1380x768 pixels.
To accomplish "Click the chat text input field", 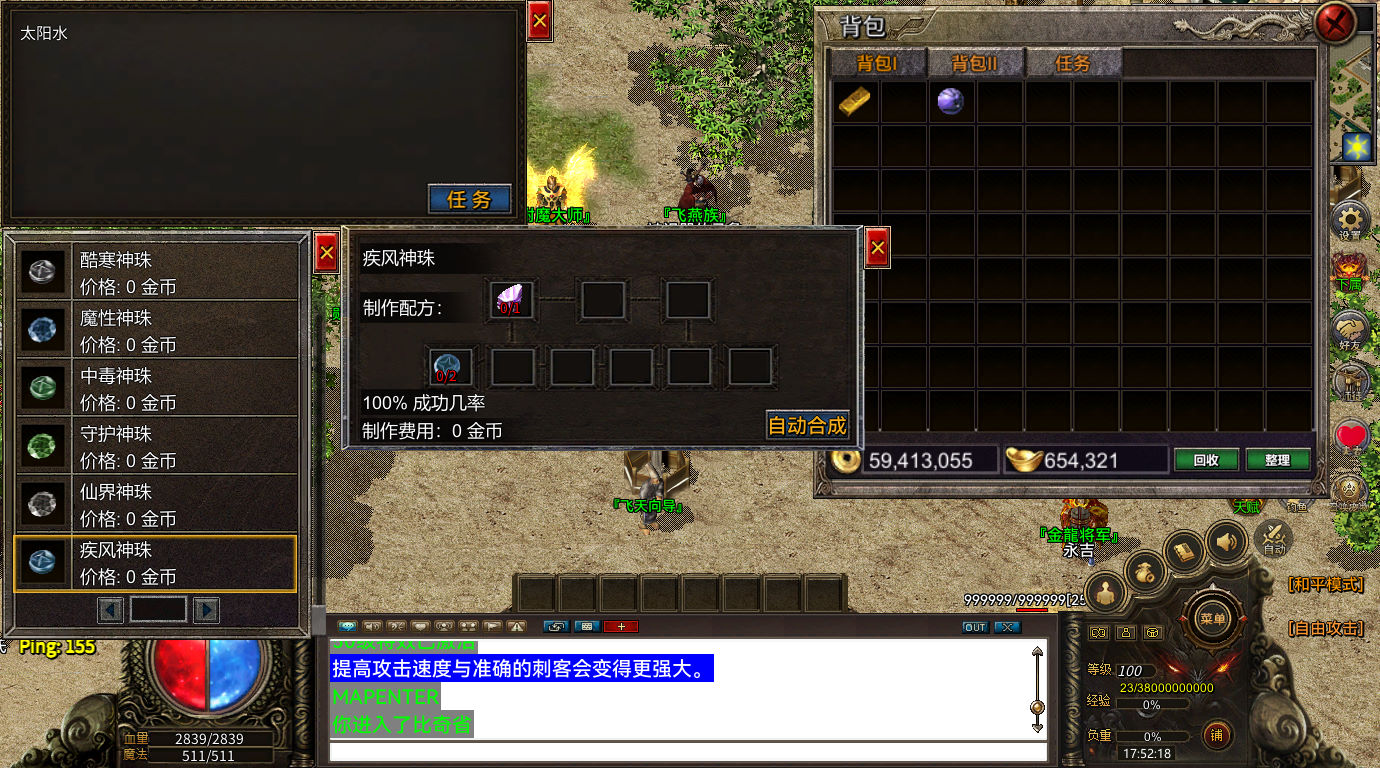I will pos(688,752).
